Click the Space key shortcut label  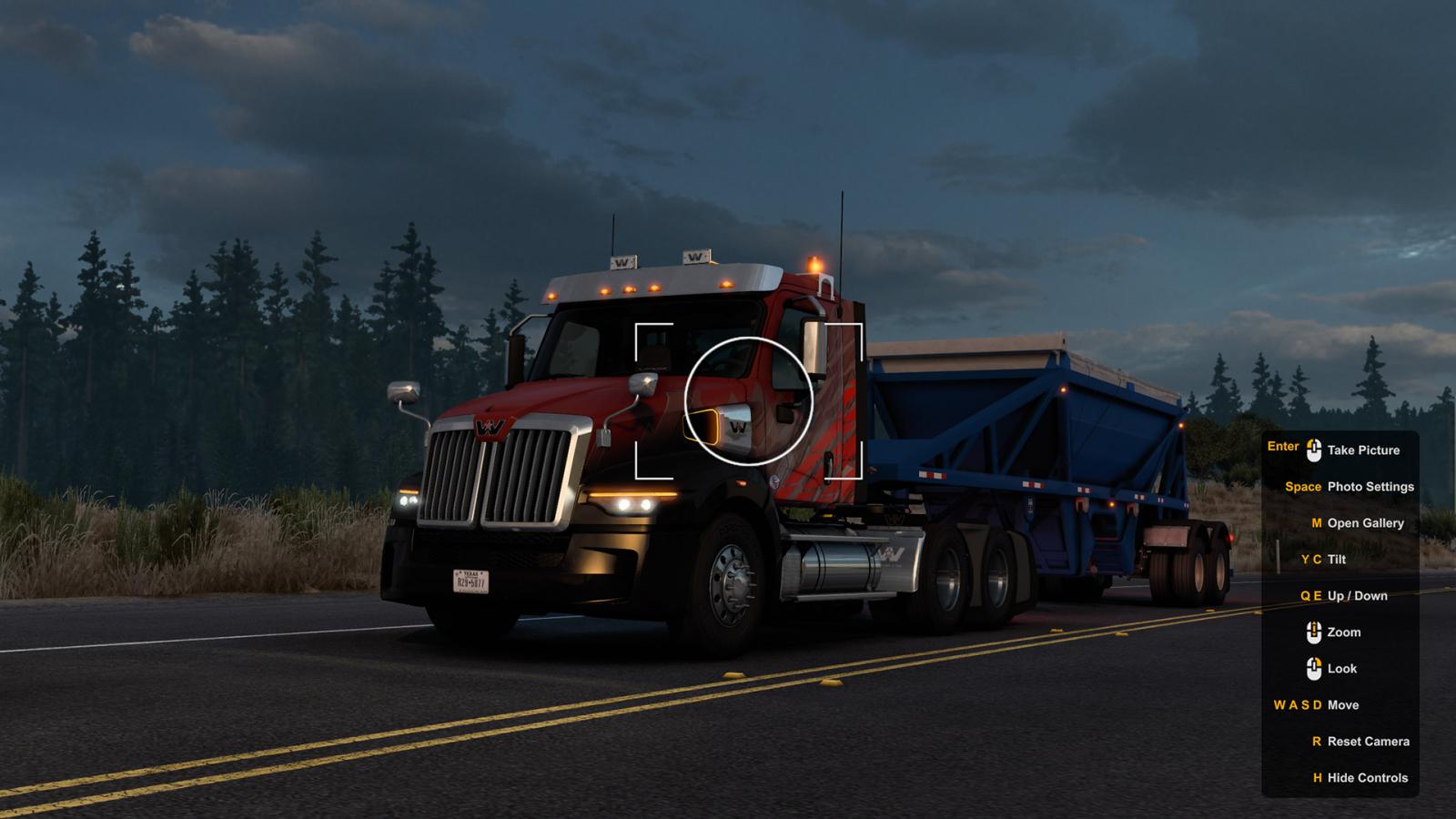(1302, 487)
